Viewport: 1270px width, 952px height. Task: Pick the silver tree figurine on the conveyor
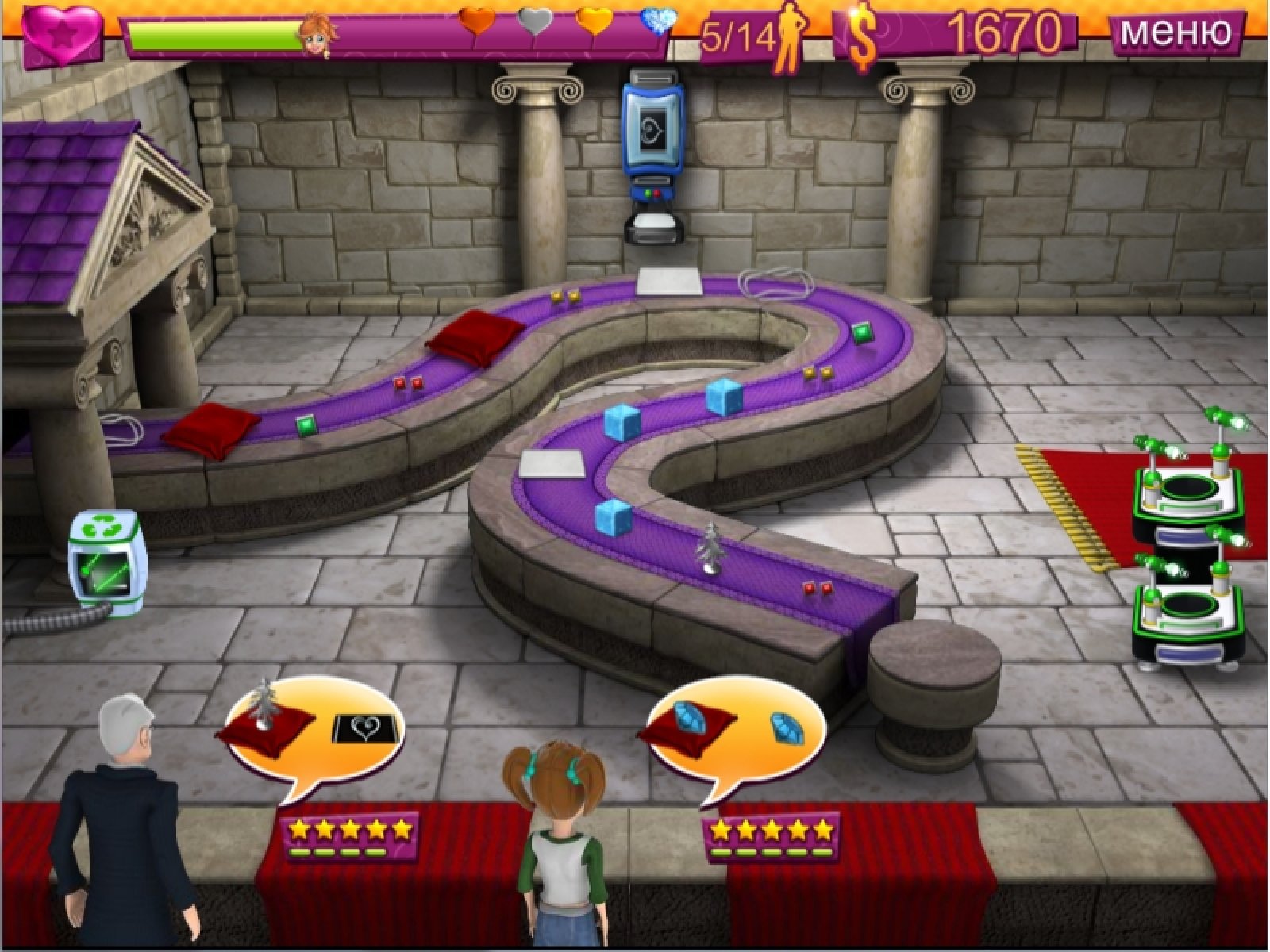(709, 548)
